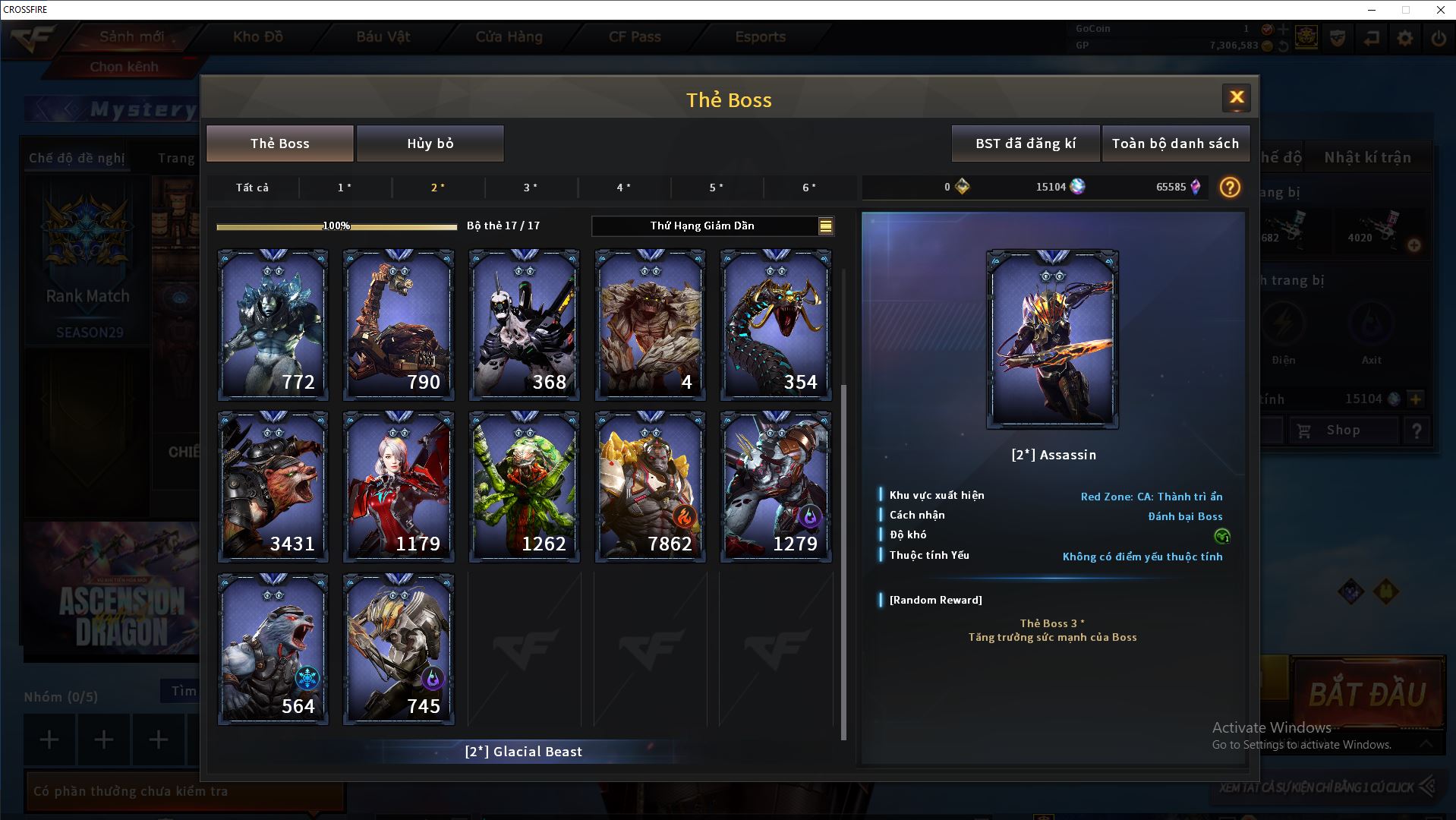Image resolution: width=1456 pixels, height=820 pixels.
Task: Minimize the CROSSFIRE game window
Action: [1372, 10]
